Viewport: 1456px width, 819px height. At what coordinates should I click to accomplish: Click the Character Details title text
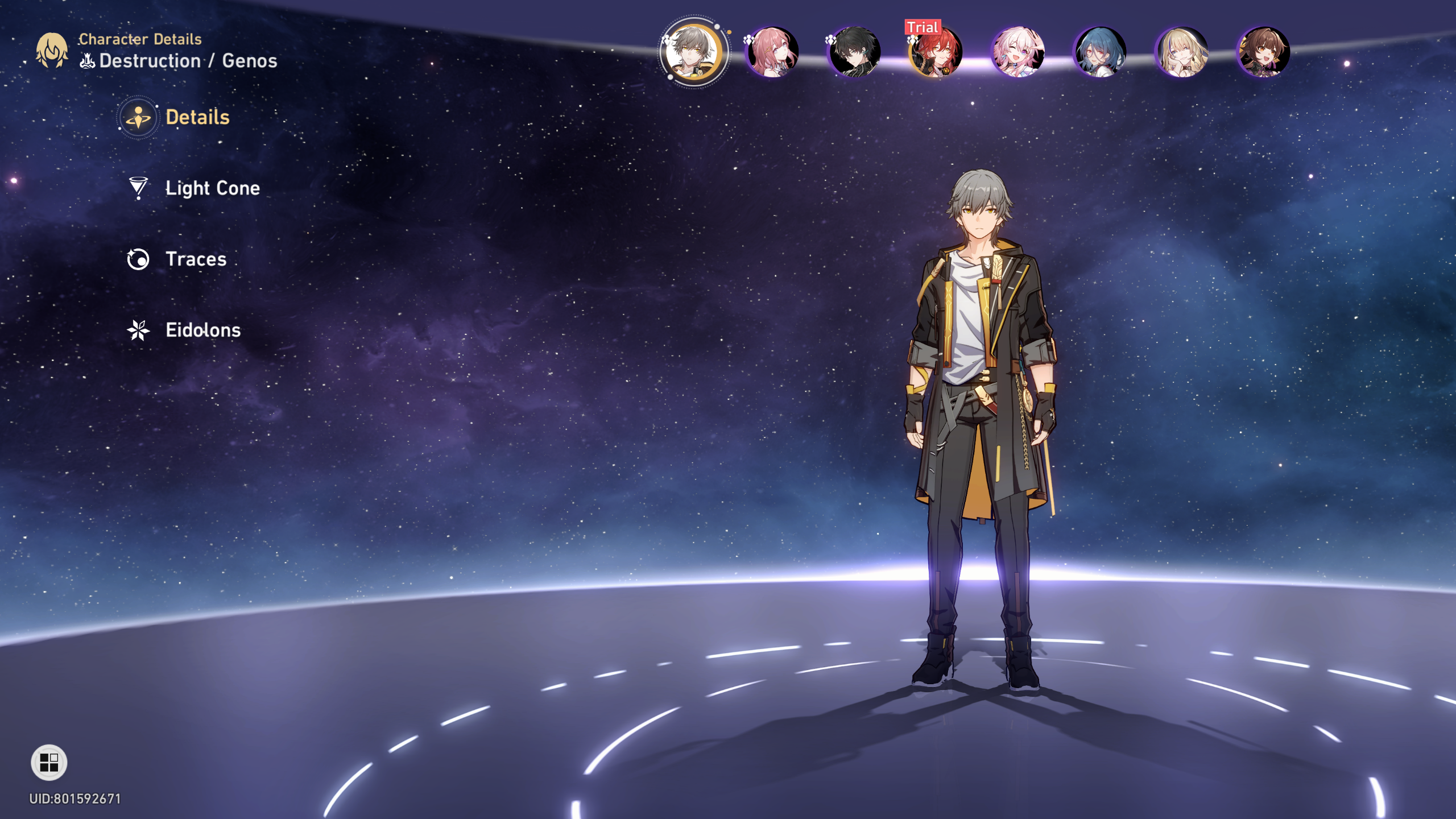[x=139, y=39]
